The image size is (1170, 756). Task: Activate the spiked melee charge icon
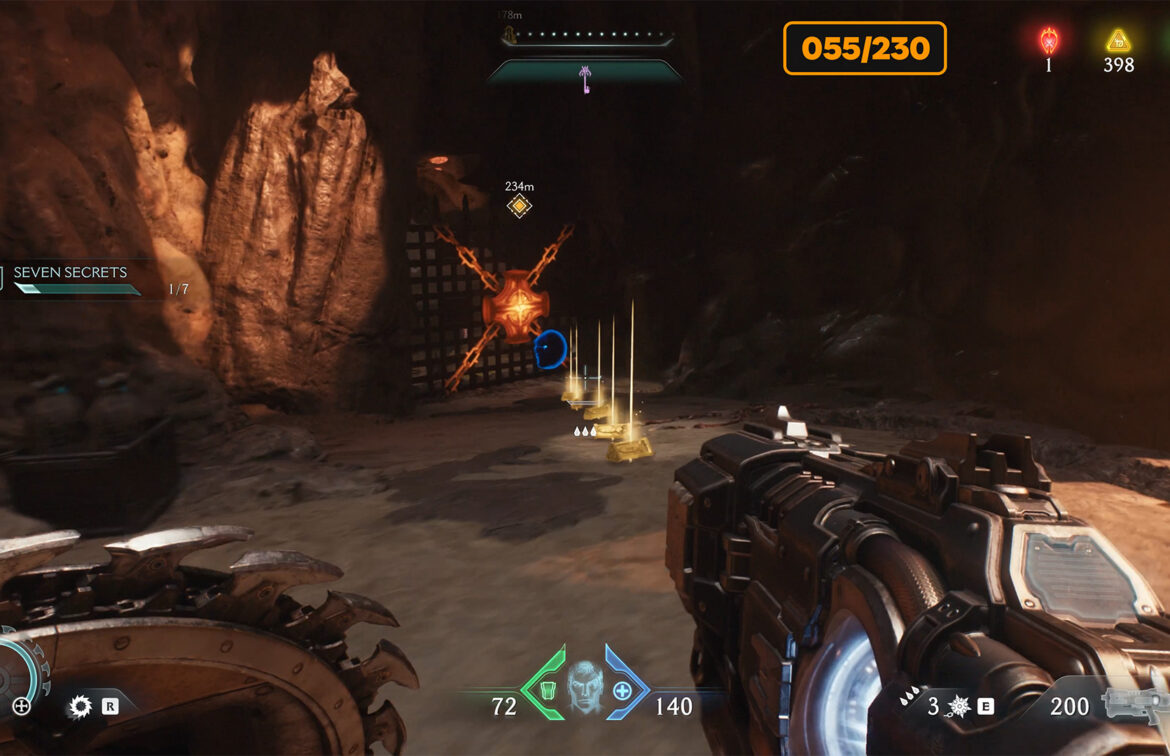958,707
